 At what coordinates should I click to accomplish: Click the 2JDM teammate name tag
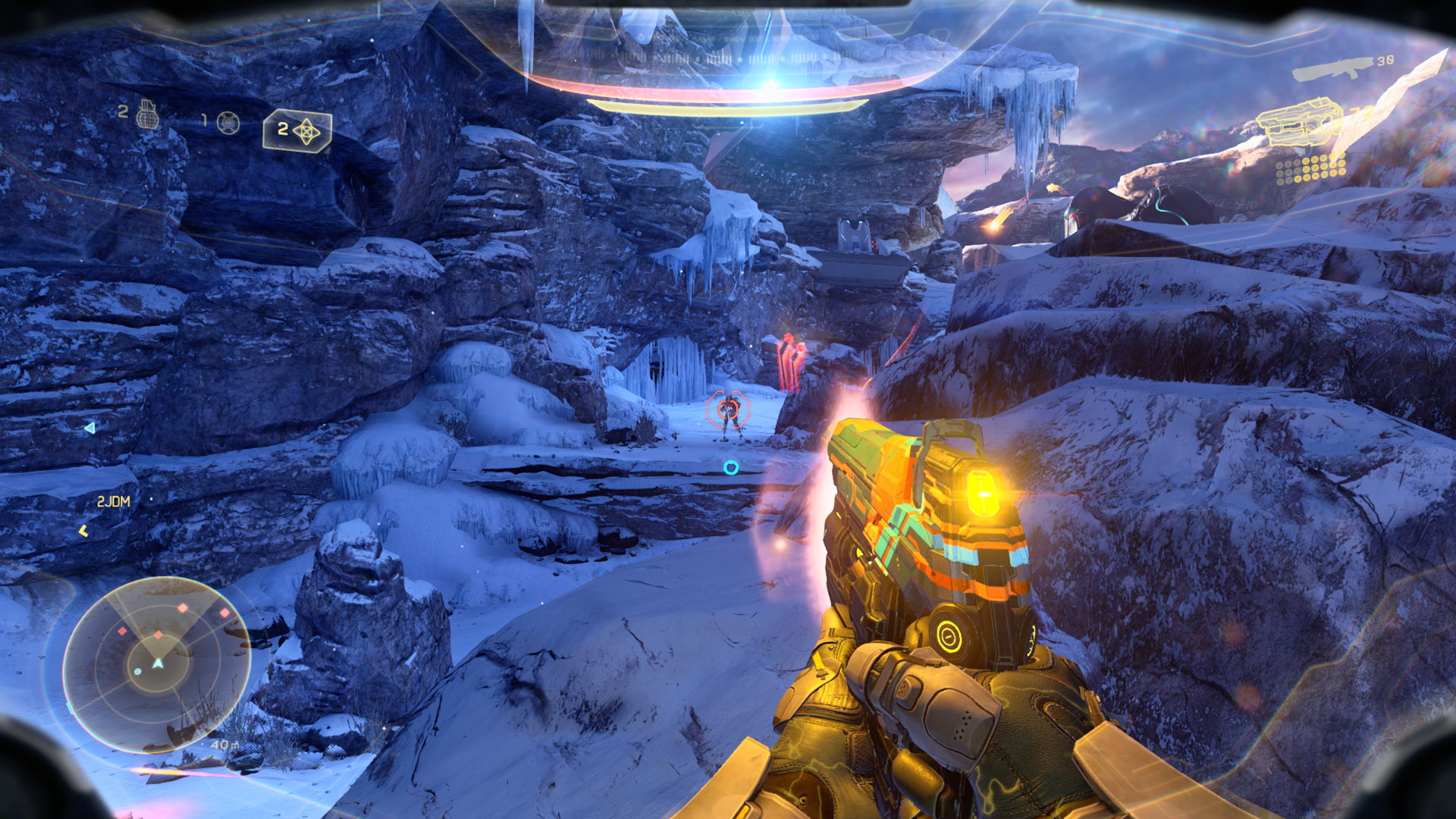[x=114, y=501]
